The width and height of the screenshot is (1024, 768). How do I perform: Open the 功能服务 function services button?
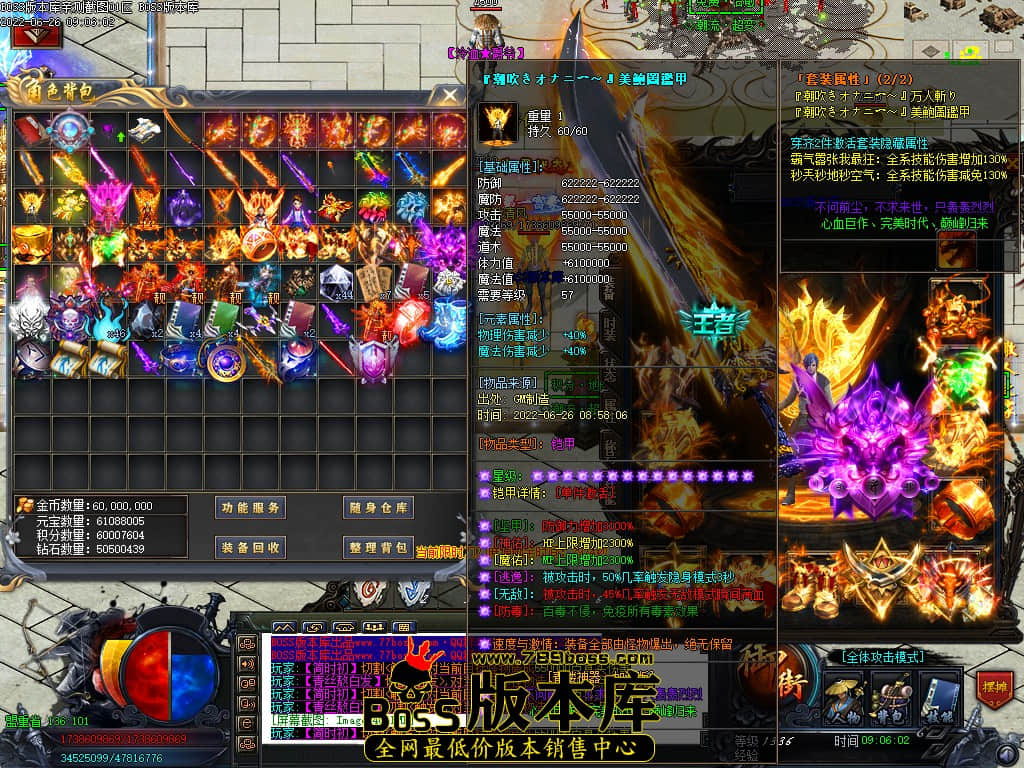tap(251, 508)
